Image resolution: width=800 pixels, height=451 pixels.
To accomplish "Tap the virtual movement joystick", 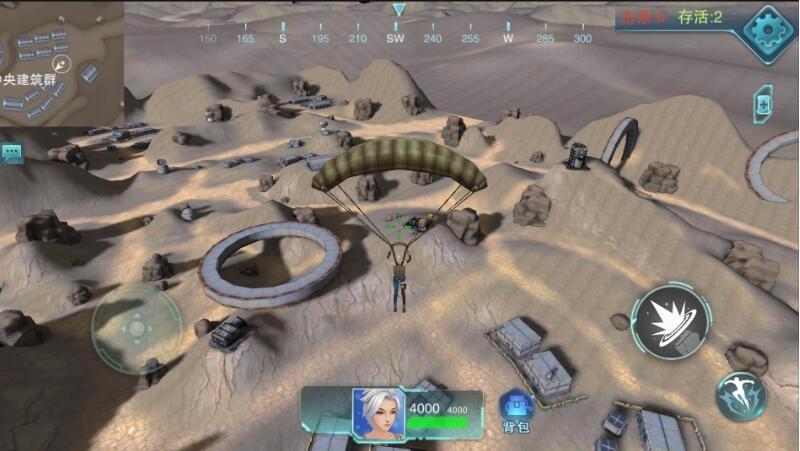I will (135, 328).
